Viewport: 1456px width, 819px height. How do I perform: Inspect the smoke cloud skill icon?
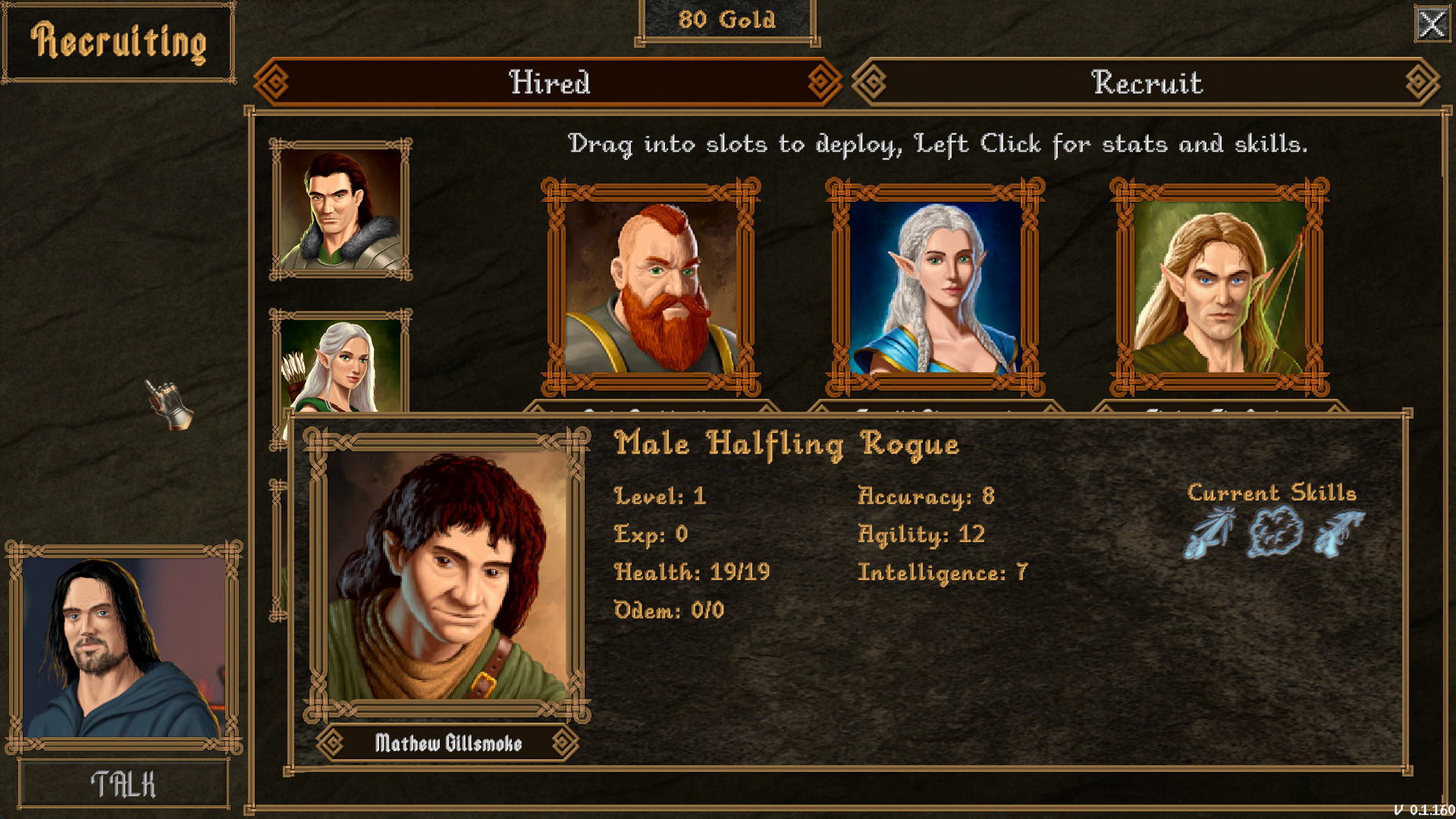tap(1275, 532)
